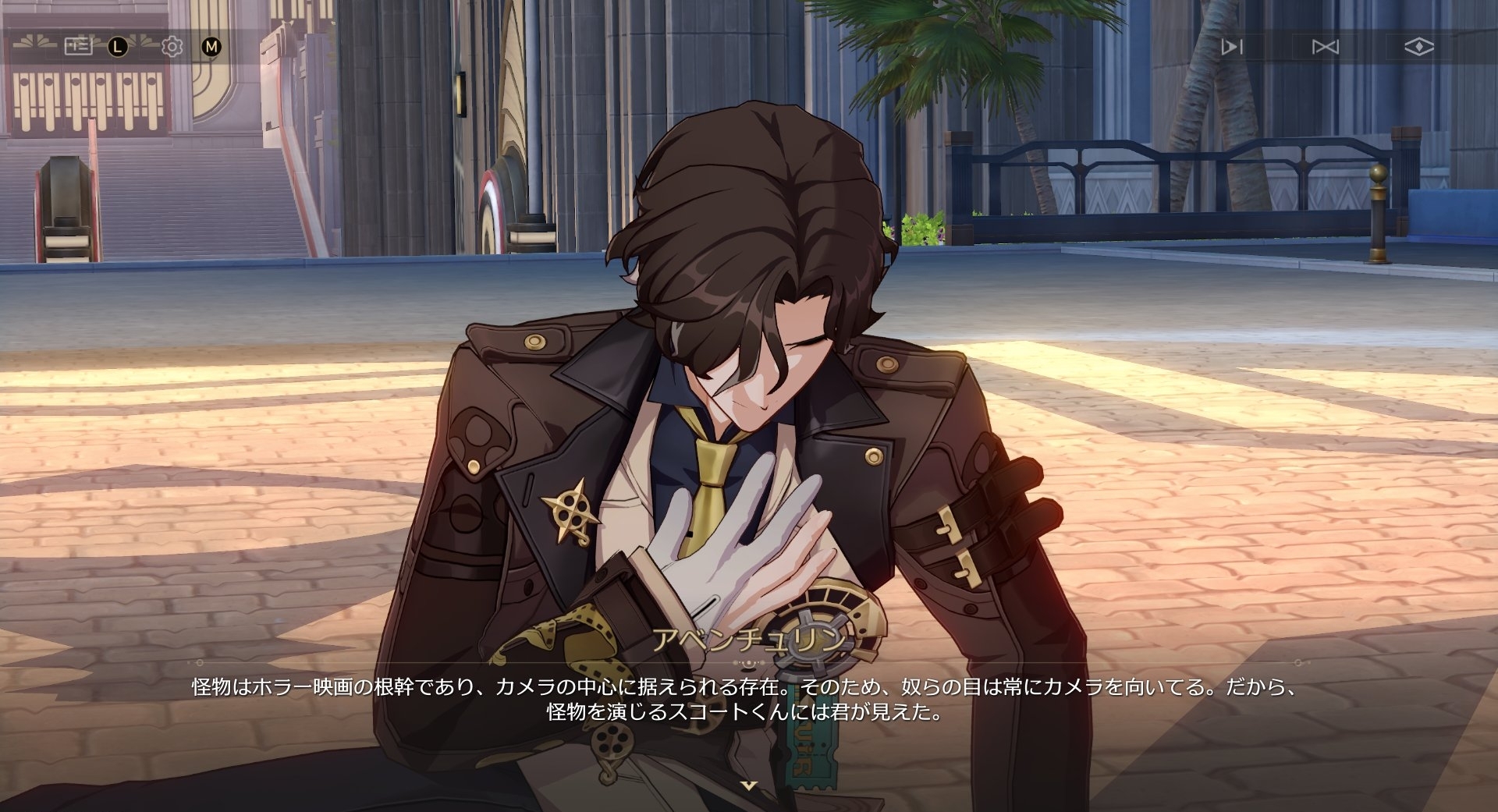Advance dialogue with the down arrow indicator

pyautogui.click(x=749, y=785)
